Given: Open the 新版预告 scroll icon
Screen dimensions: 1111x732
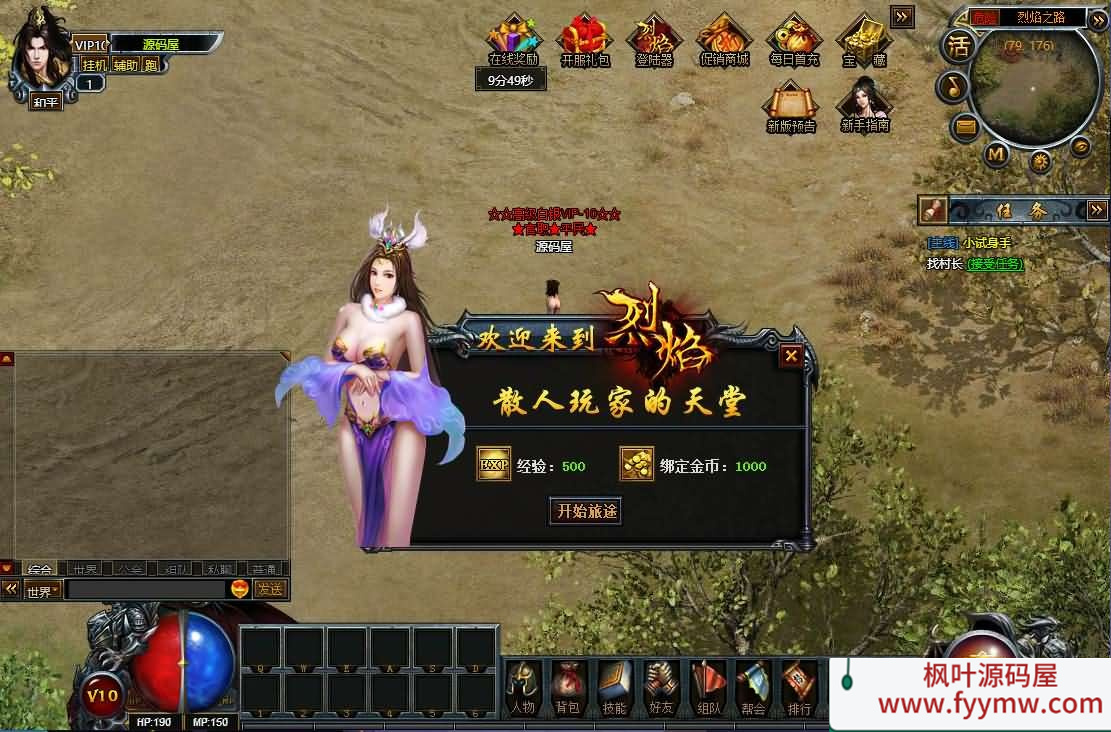Looking at the screenshot, I should [791, 104].
